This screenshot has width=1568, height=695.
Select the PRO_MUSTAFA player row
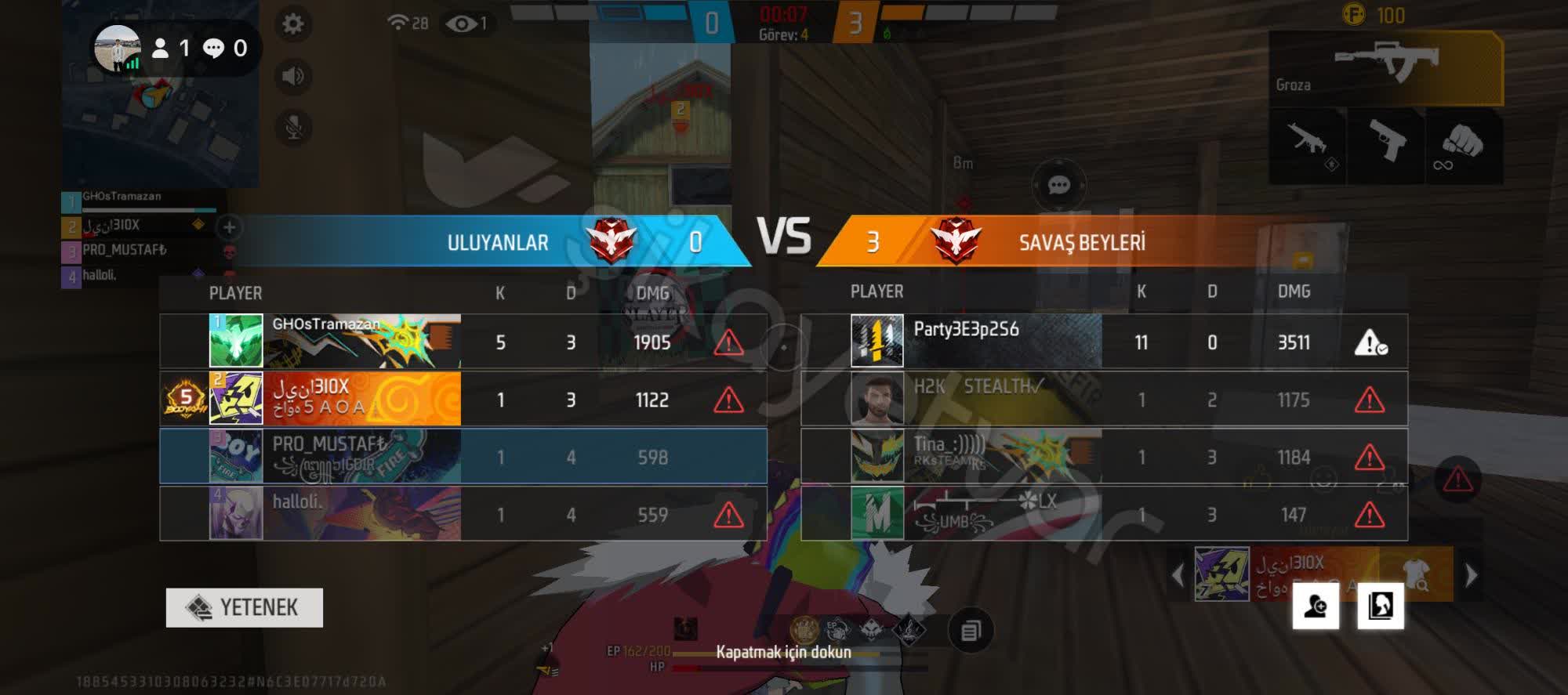coord(463,456)
